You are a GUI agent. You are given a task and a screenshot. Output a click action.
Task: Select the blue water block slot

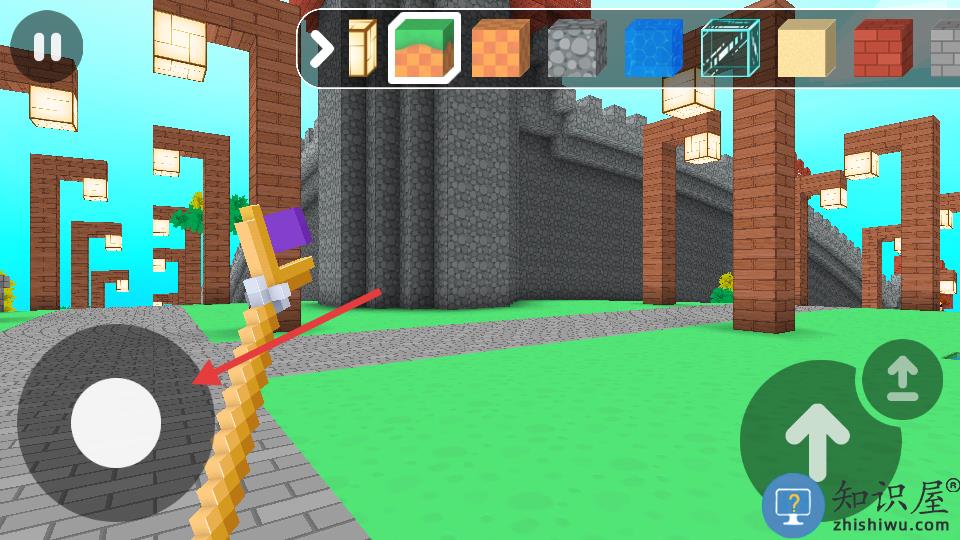tap(652, 47)
